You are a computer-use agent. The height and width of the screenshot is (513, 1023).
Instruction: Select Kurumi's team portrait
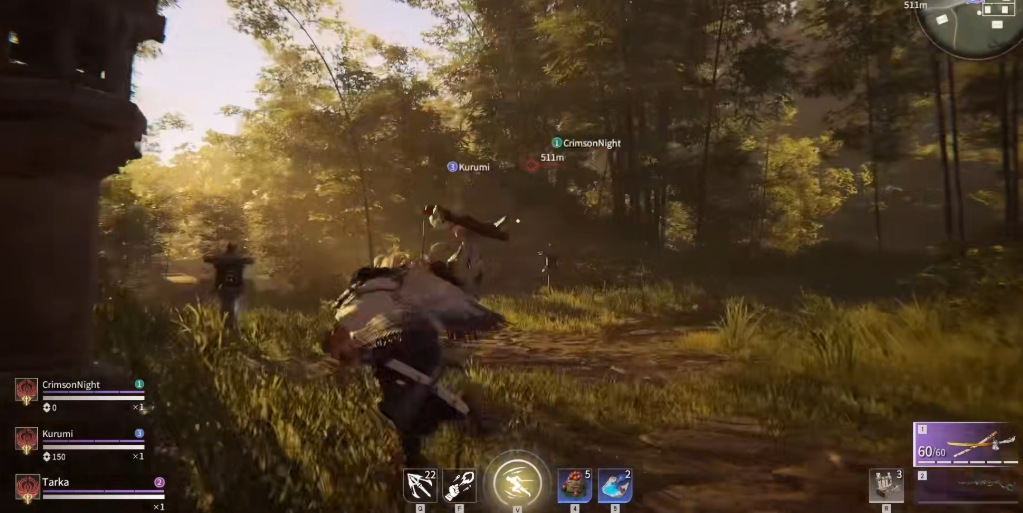[27, 439]
